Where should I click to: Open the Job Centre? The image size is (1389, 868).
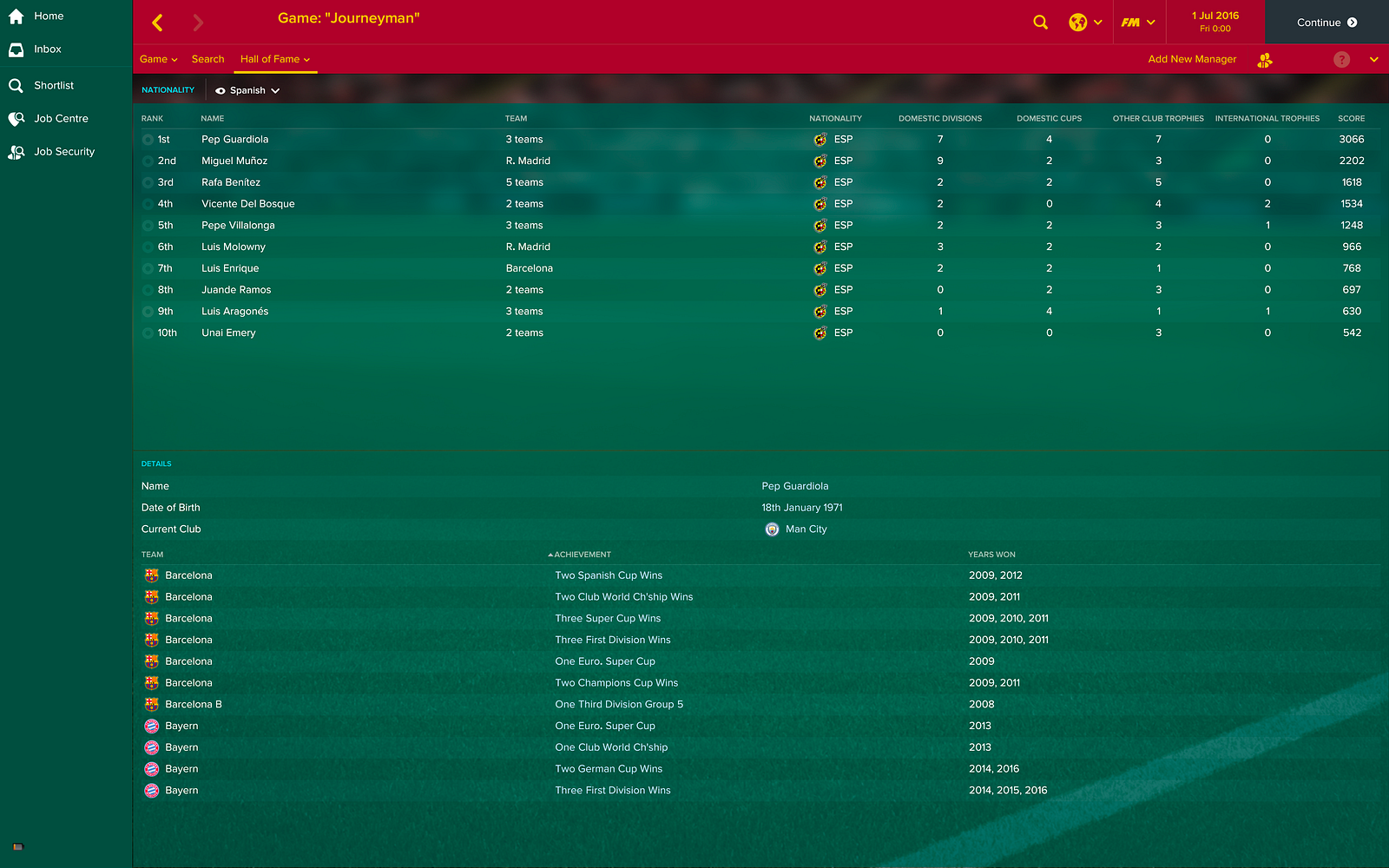click(x=60, y=118)
